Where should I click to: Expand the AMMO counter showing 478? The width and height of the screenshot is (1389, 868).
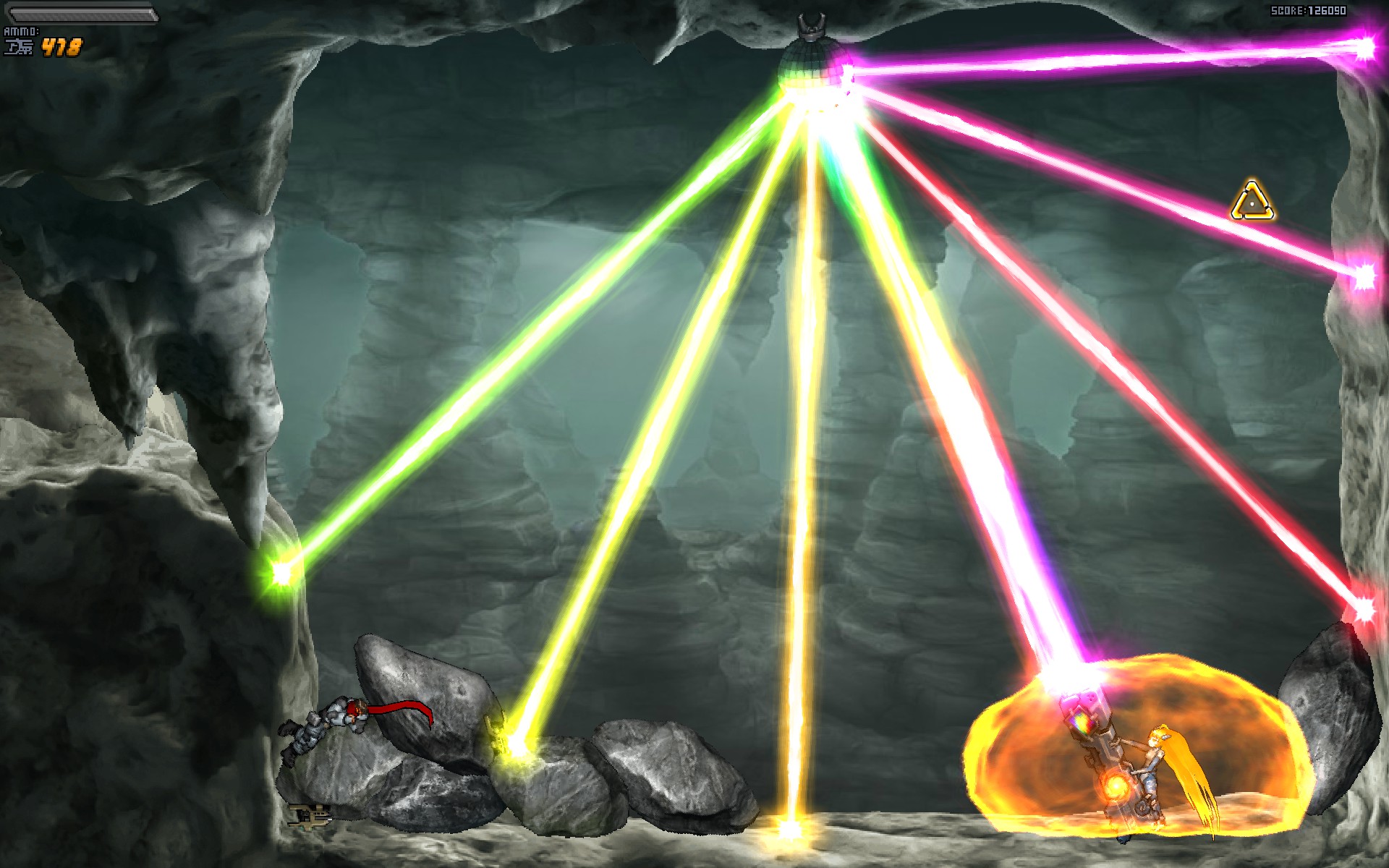(61, 47)
